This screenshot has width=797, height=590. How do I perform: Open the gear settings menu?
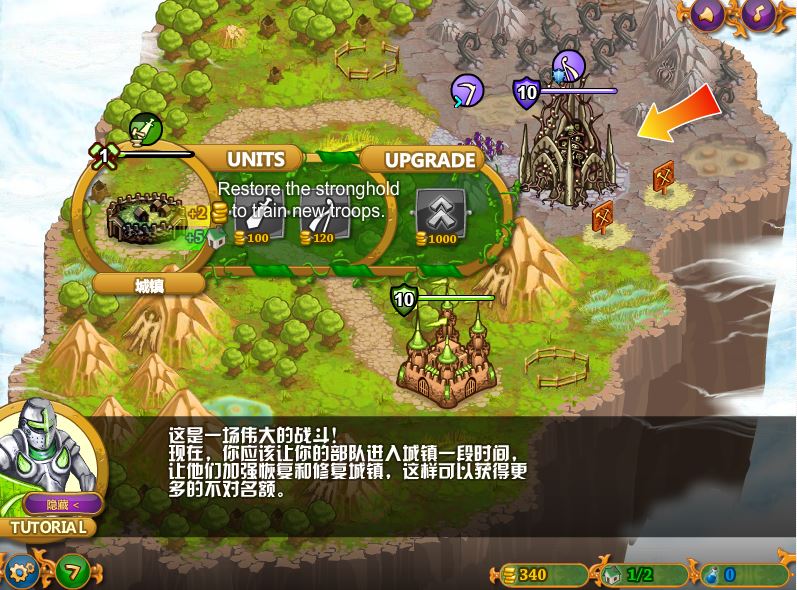[x=22, y=572]
